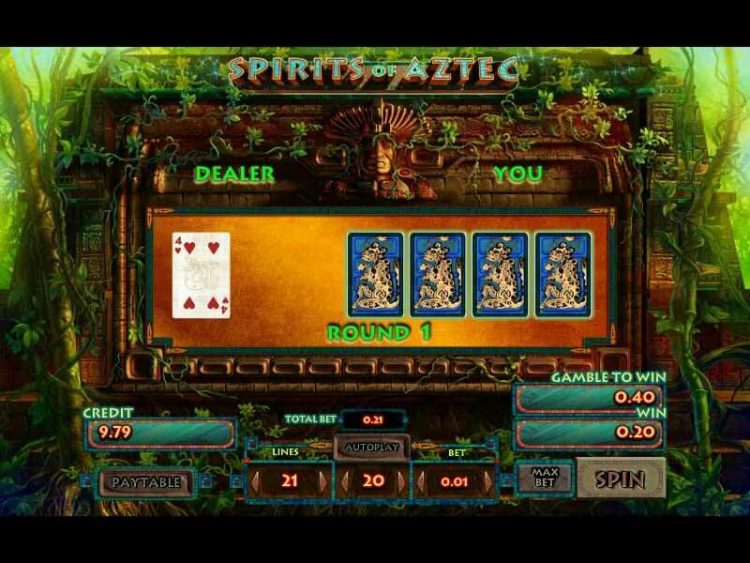Lower the autoplay count of 20
The width and height of the screenshot is (750, 563).
[x=345, y=481]
